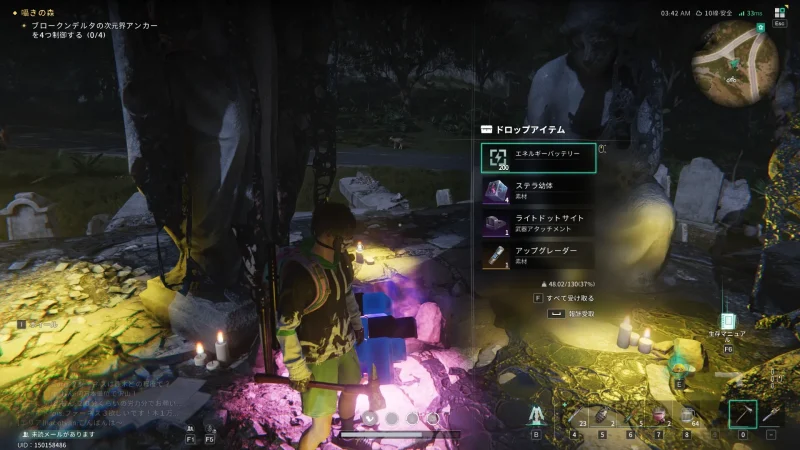800x450 pixels.
Task: Equip the highlighted pickaxe tool slot
Action: pyautogui.click(x=742, y=414)
